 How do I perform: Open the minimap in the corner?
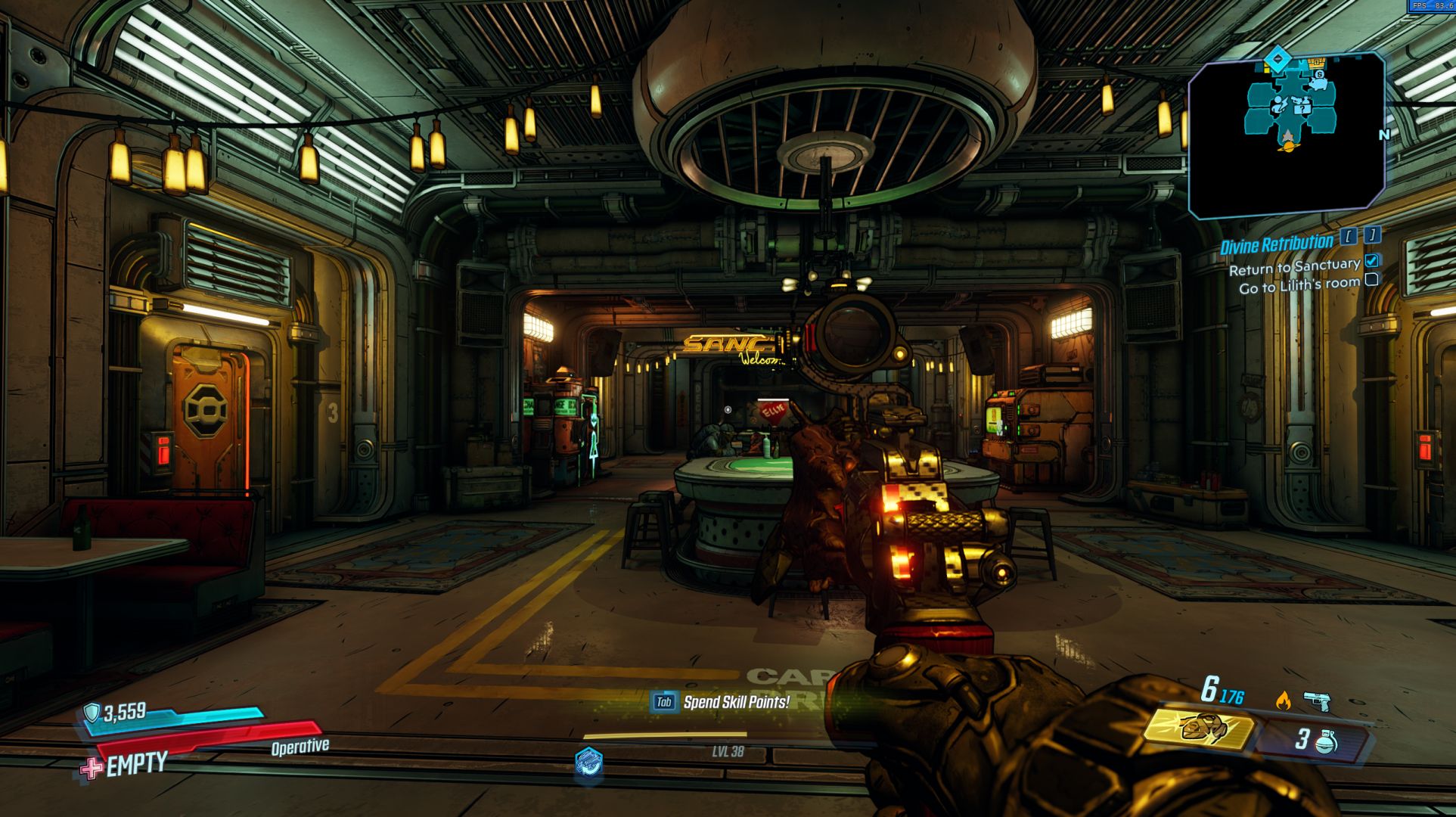point(1287,135)
